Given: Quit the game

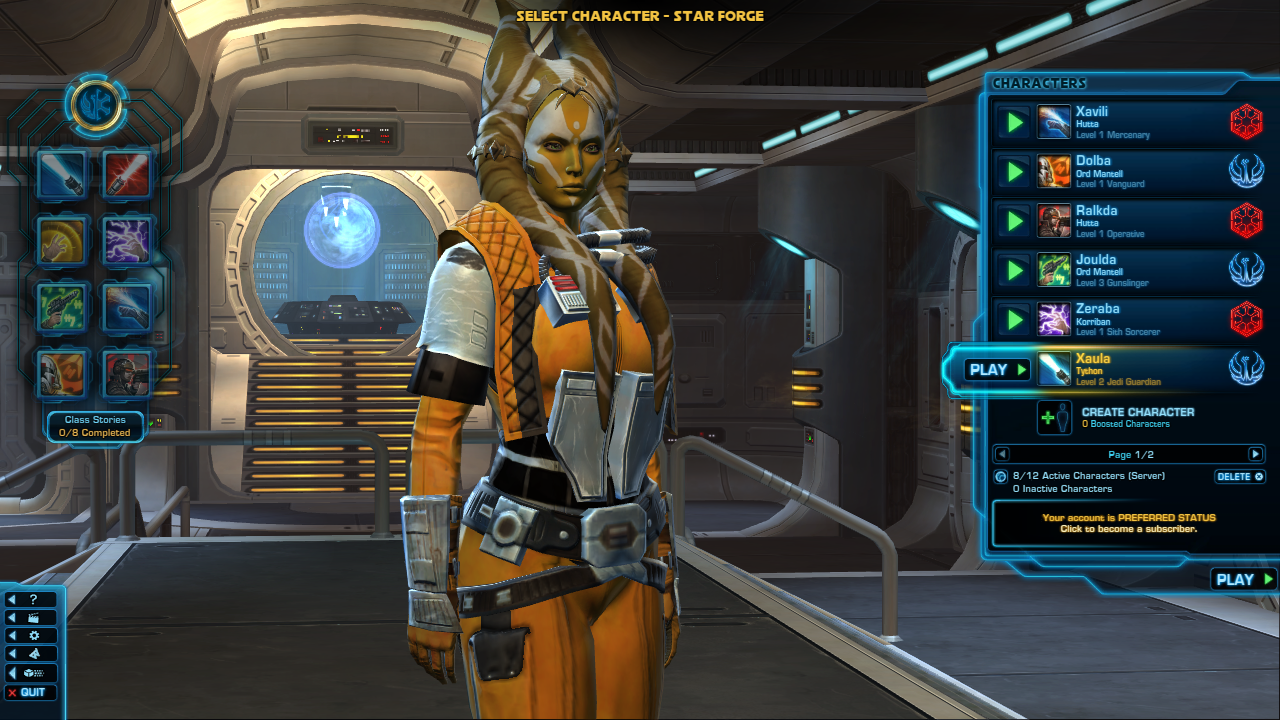Looking at the screenshot, I should click(31, 692).
